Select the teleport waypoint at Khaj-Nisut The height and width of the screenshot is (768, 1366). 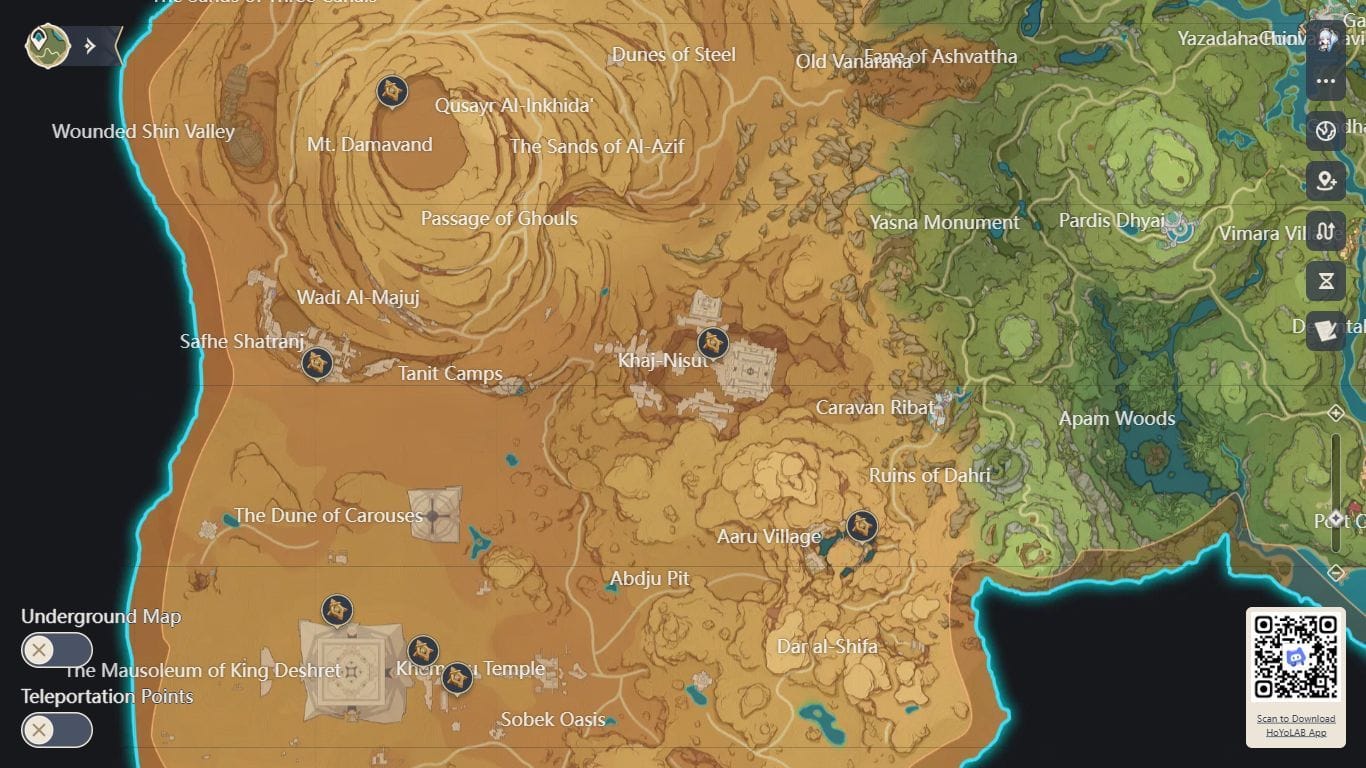pos(713,344)
